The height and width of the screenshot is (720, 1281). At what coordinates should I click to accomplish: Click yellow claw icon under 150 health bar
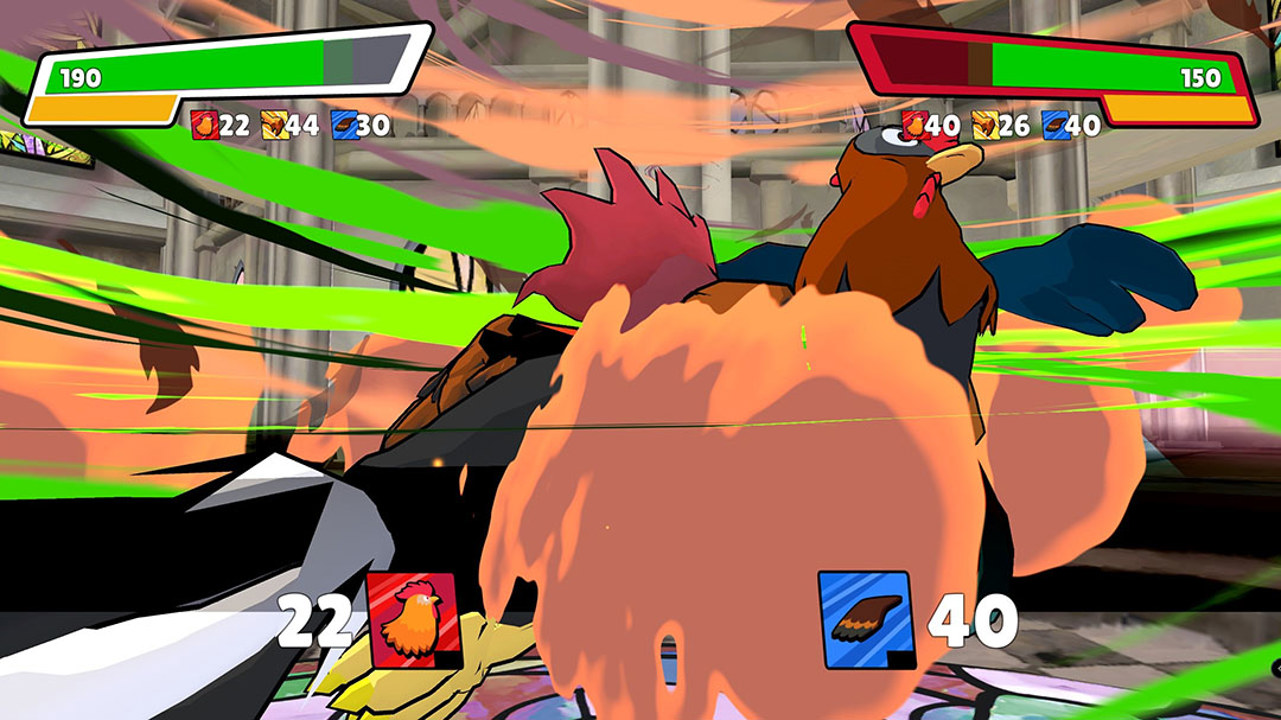click(985, 125)
